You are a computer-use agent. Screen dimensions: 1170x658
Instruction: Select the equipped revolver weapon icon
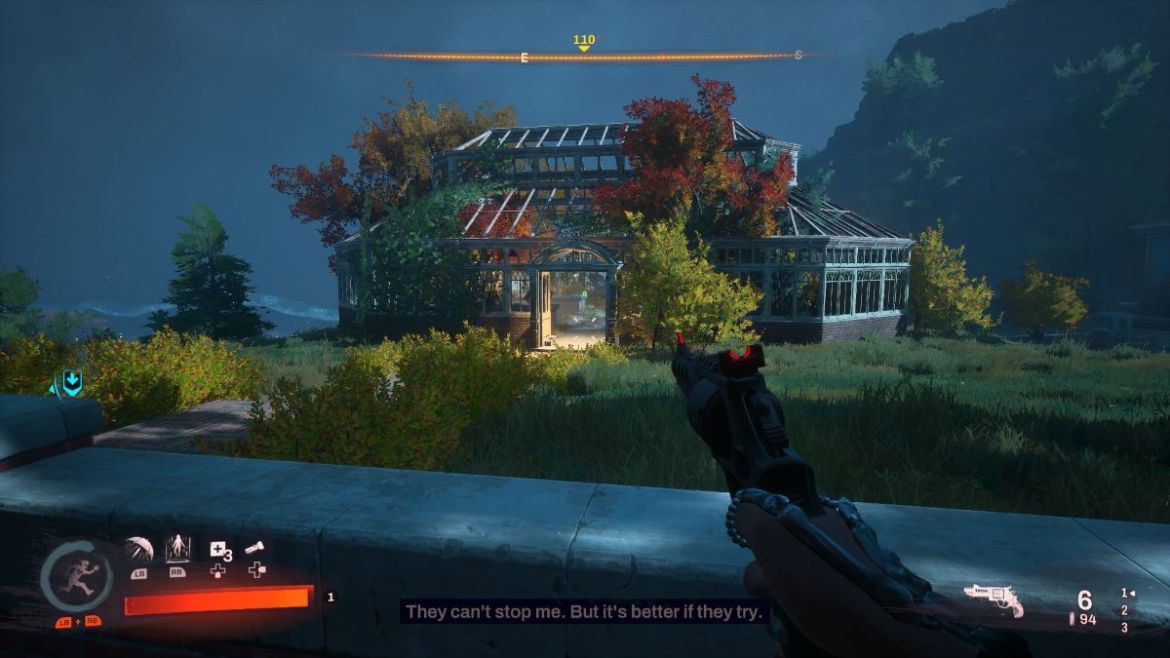click(993, 599)
